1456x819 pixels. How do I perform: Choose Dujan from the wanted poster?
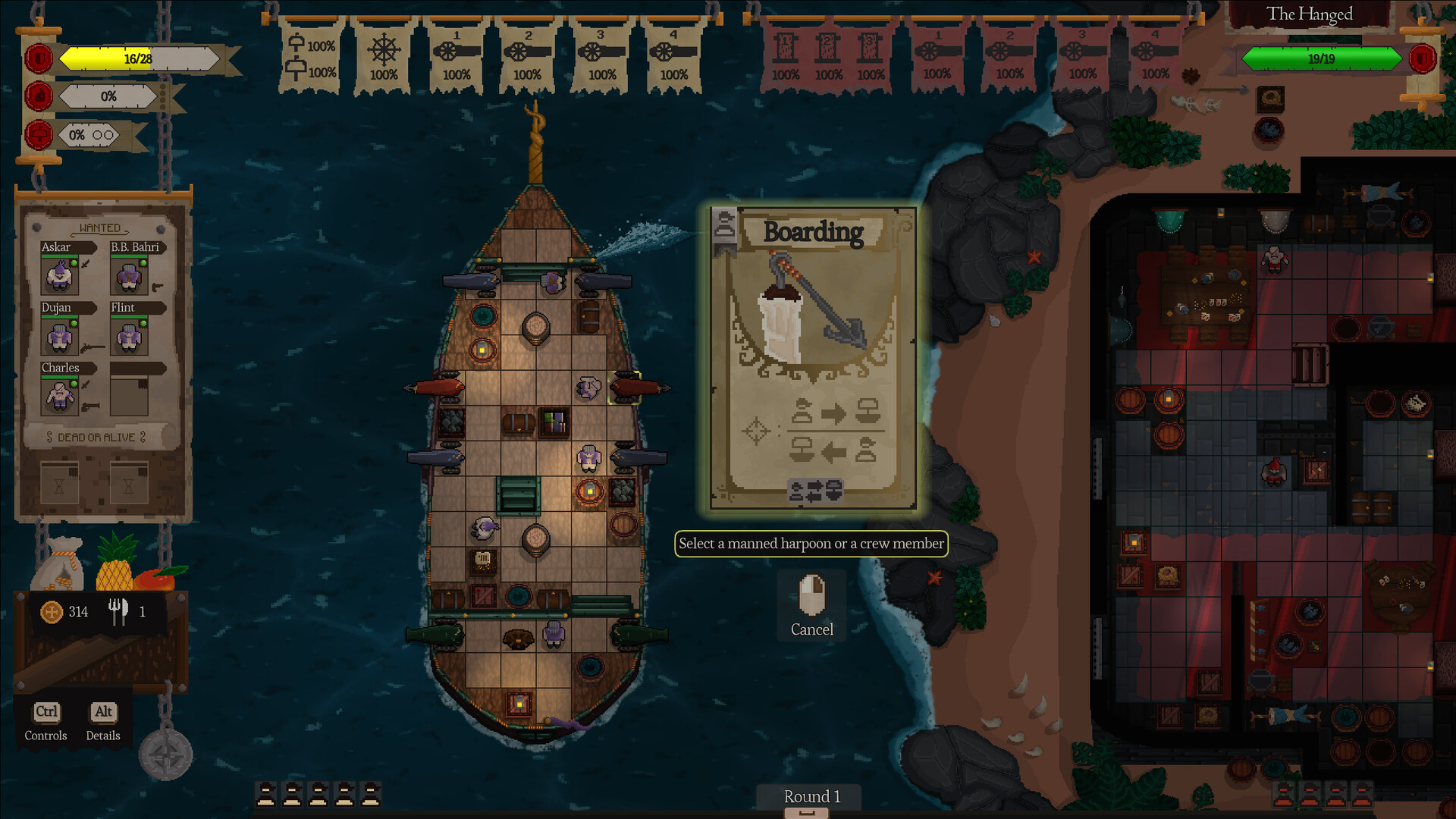click(59, 336)
